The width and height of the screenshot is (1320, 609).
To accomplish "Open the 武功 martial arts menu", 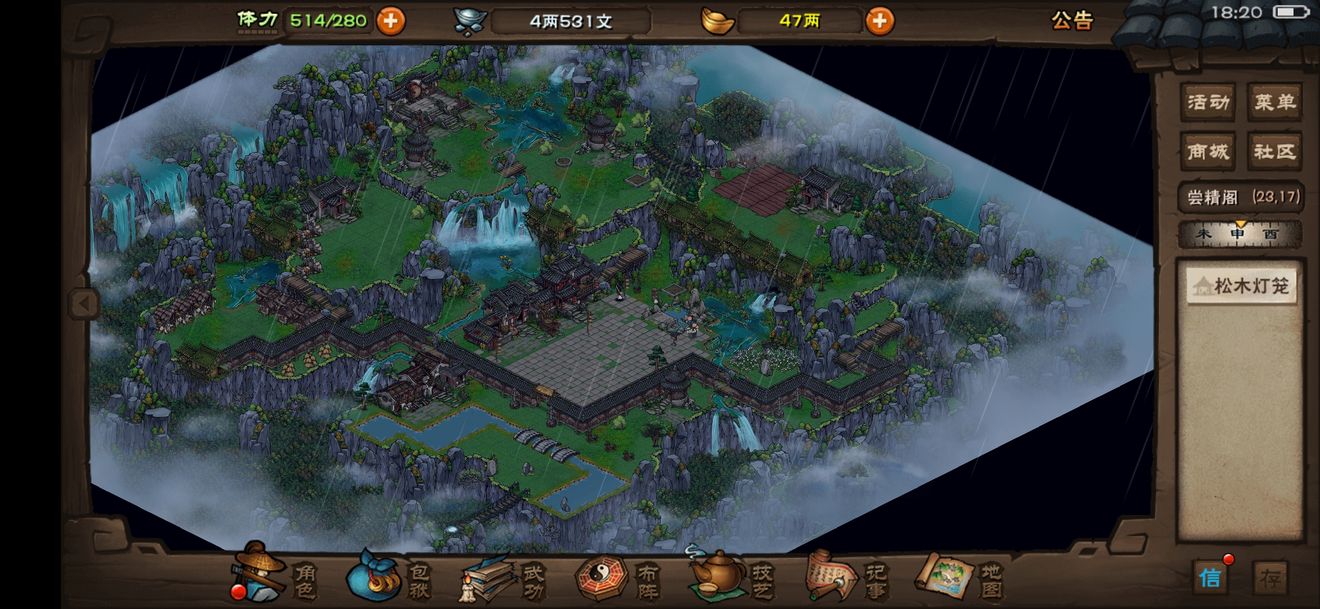I will [x=503, y=577].
